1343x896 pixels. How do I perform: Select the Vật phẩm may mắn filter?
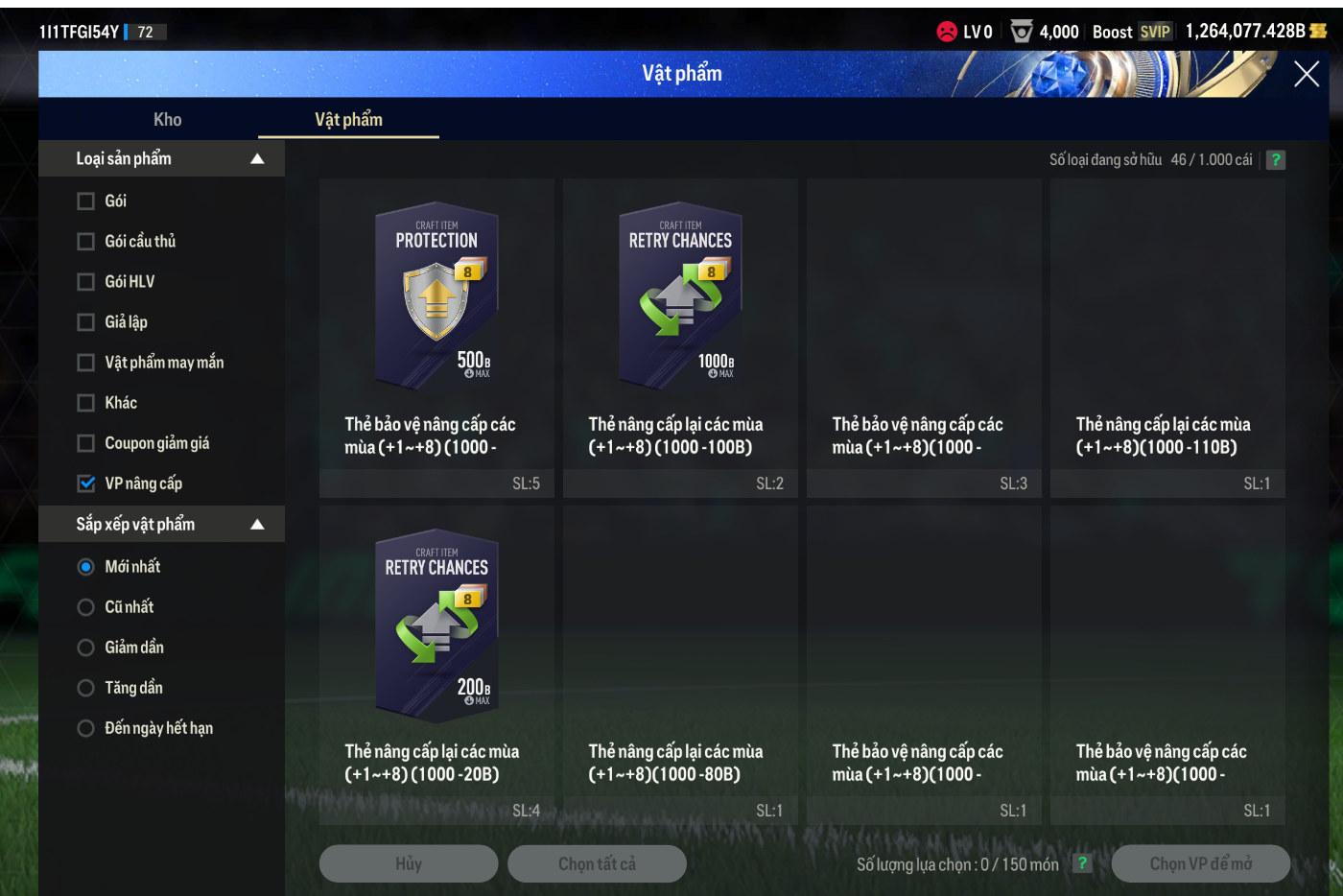pyautogui.click(x=86, y=363)
